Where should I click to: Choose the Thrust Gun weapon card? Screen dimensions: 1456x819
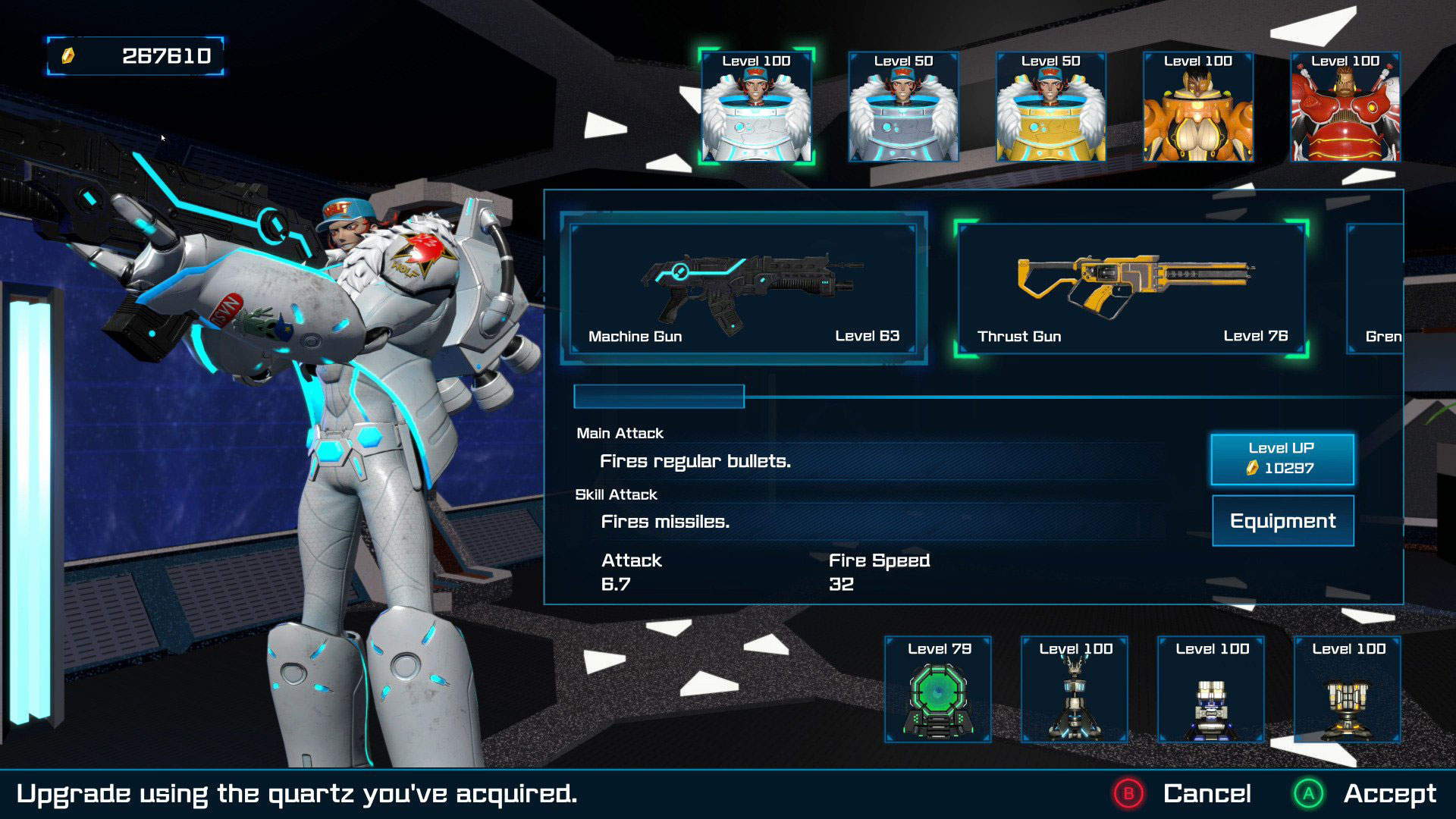1131,288
